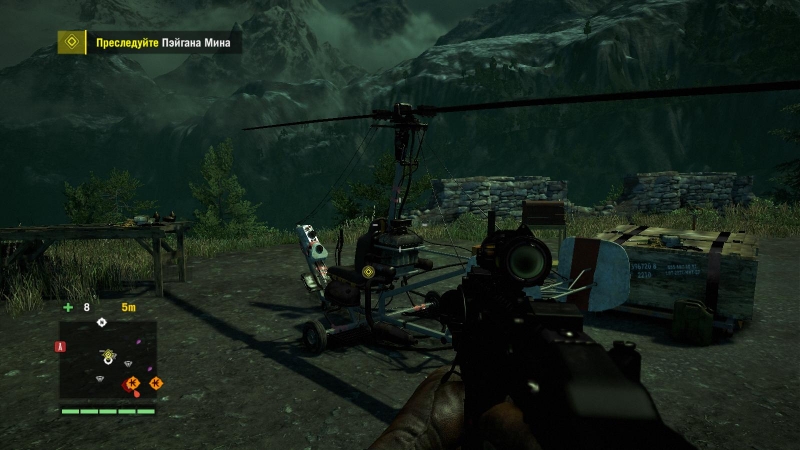
Task: Select the yellow diamond objective icon
Action: (x=70, y=43)
